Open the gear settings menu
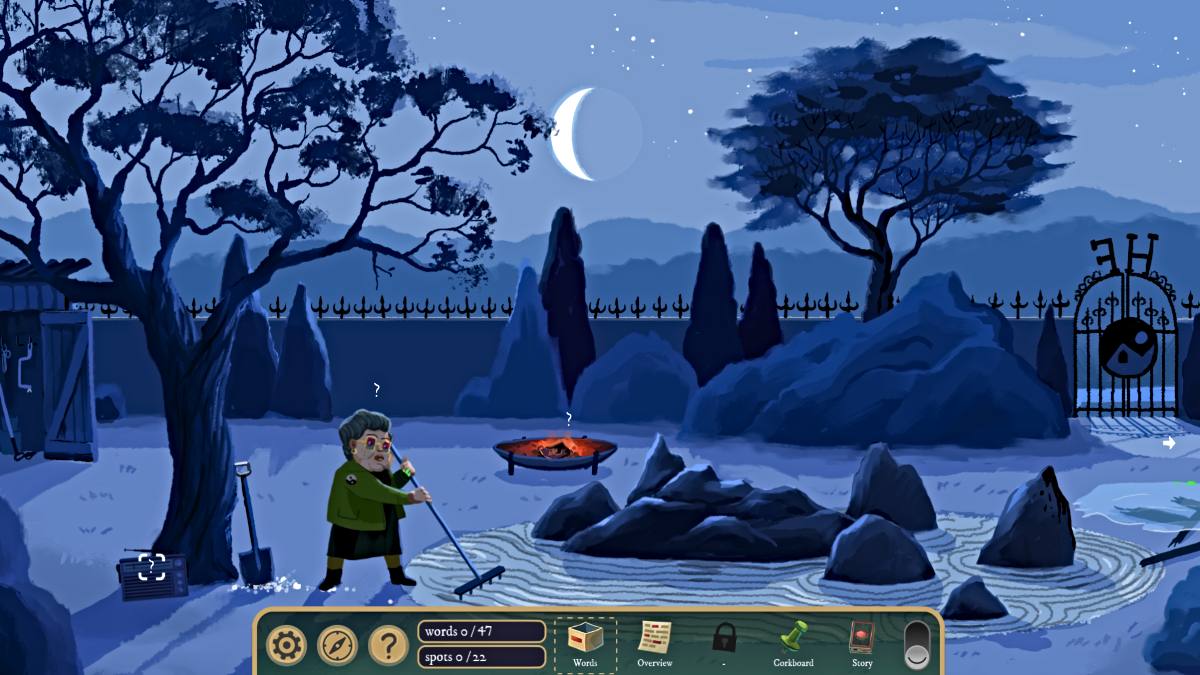The width and height of the screenshot is (1200, 675). tap(287, 645)
